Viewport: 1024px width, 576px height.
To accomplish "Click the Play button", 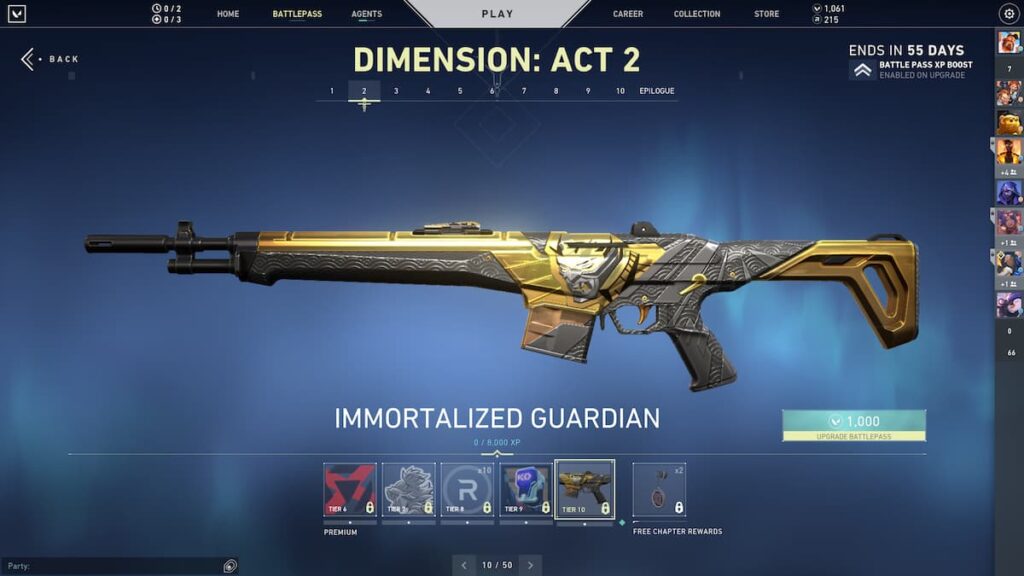I will [x=497, y=14].
